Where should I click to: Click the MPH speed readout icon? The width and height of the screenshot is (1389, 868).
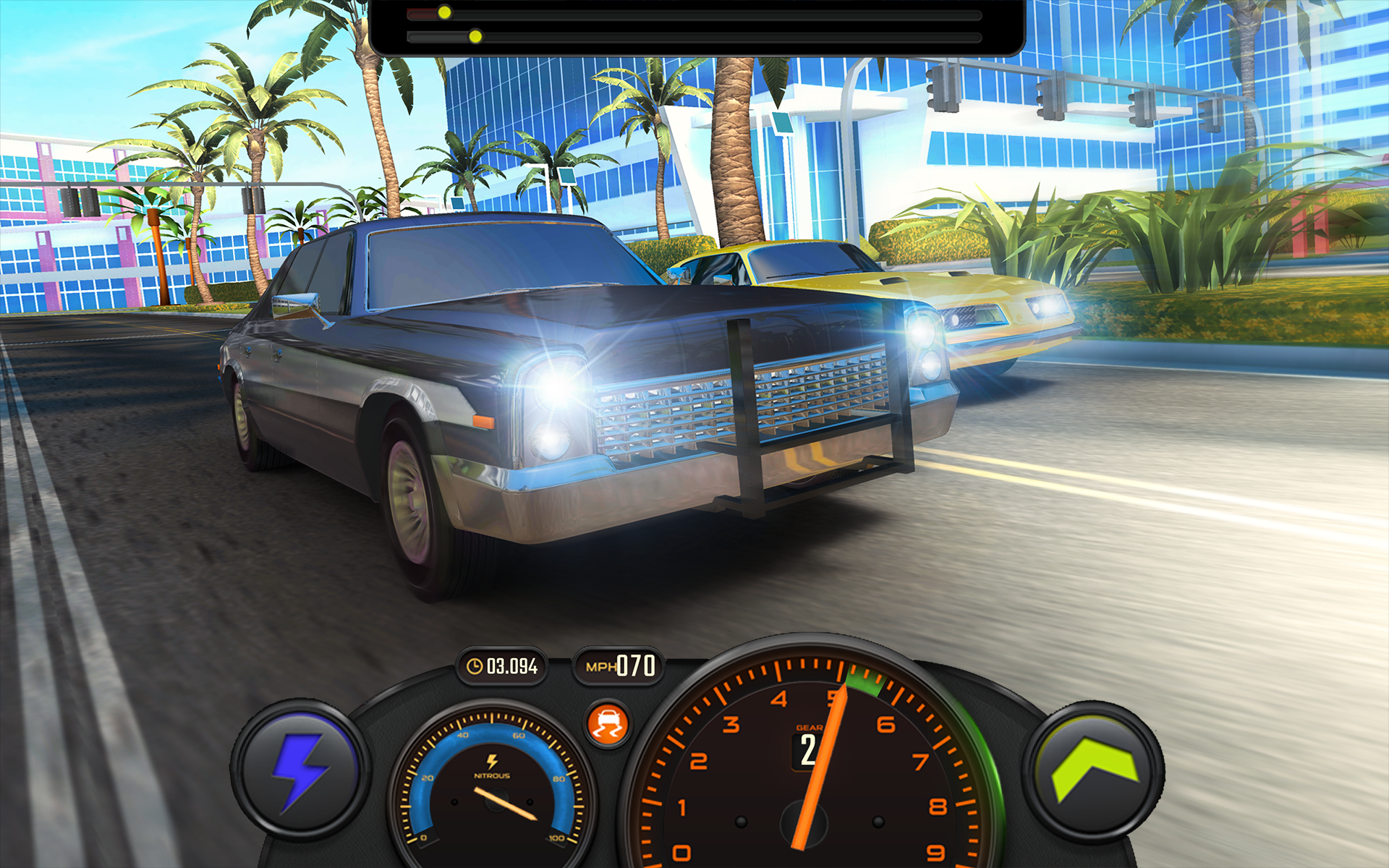[x=599, y=666]
